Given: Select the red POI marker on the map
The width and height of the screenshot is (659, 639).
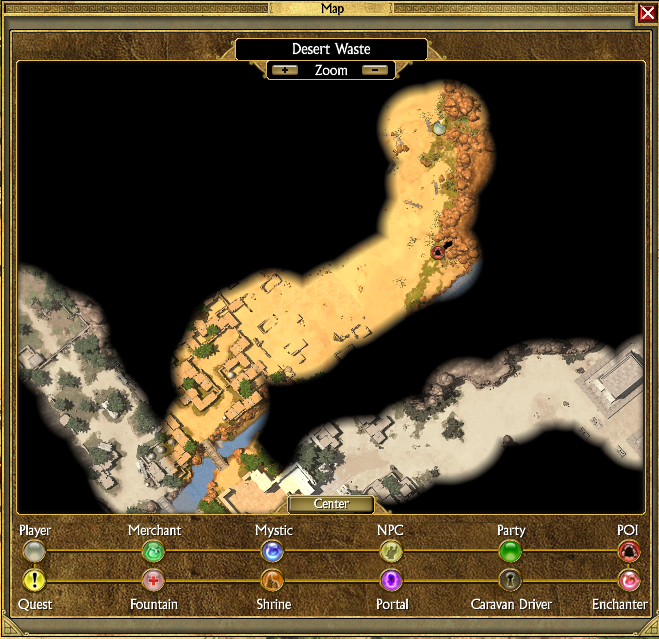Looking at the screenshot, I should (x=438, y=253).
